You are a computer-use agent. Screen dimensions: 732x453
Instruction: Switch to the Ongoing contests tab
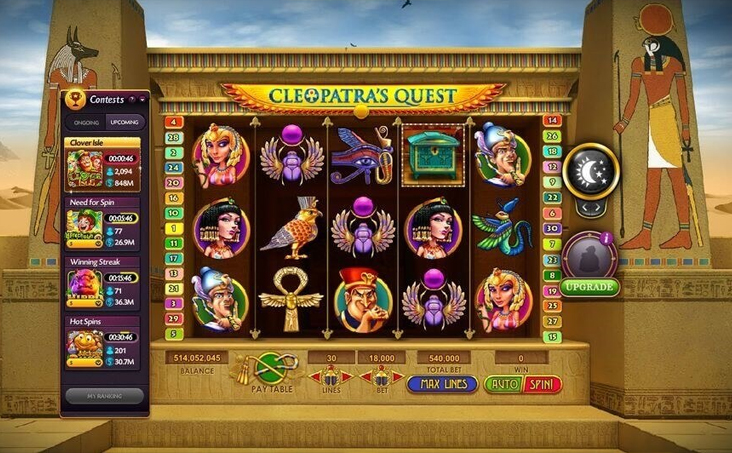click(86, 121)
